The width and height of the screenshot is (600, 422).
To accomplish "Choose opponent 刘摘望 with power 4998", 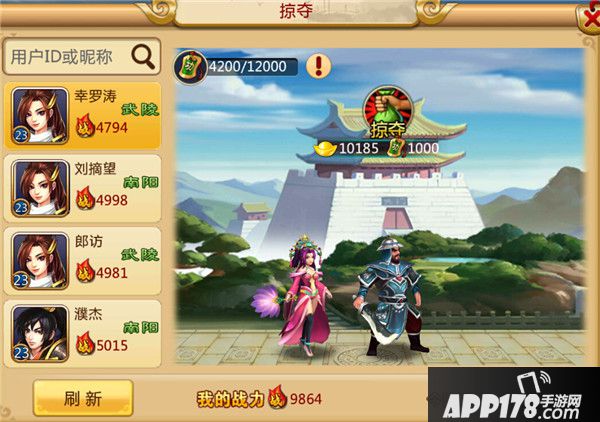I will [x=82, y=186].
